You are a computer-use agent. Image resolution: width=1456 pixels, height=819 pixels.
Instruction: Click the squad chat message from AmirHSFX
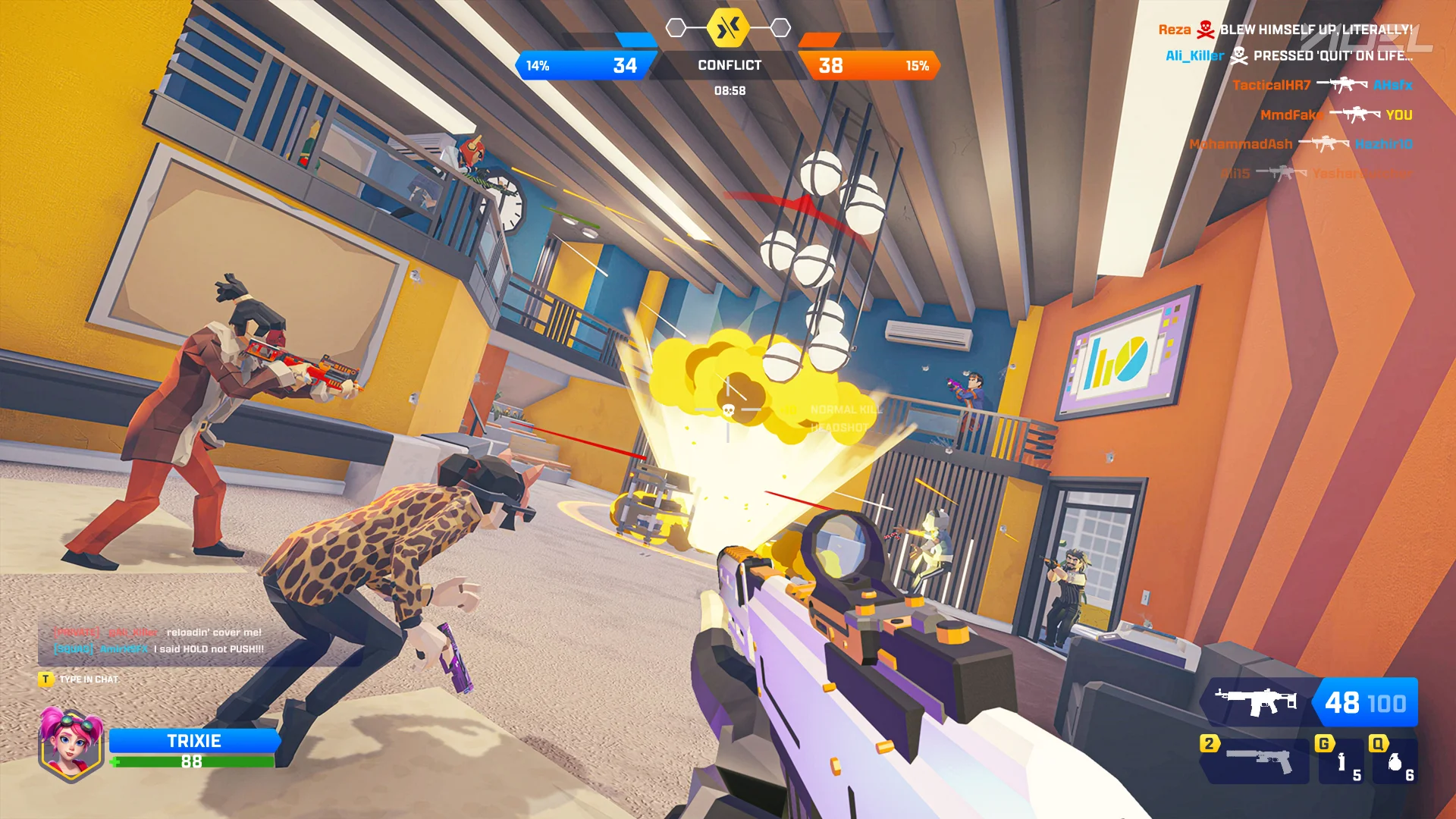(159, 649)
